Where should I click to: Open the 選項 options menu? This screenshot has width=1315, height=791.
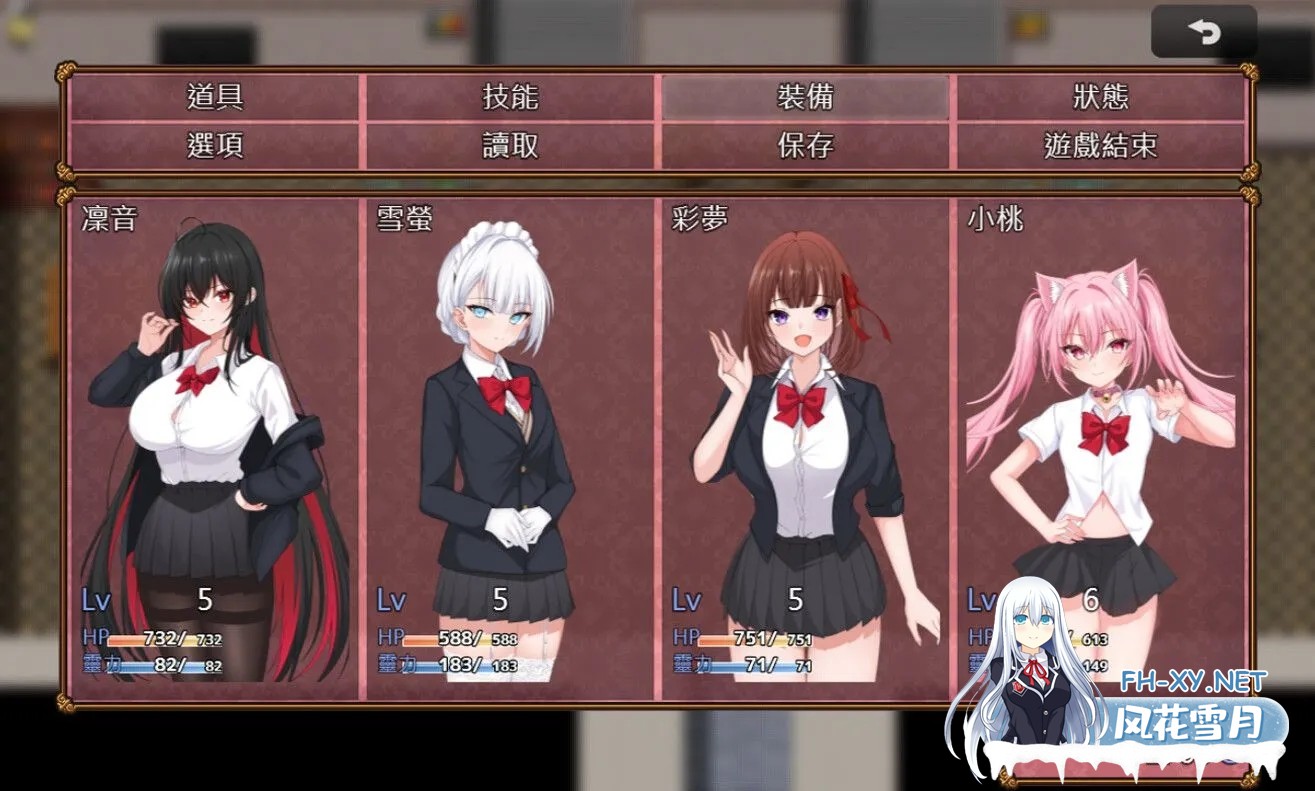coord(215,146)
